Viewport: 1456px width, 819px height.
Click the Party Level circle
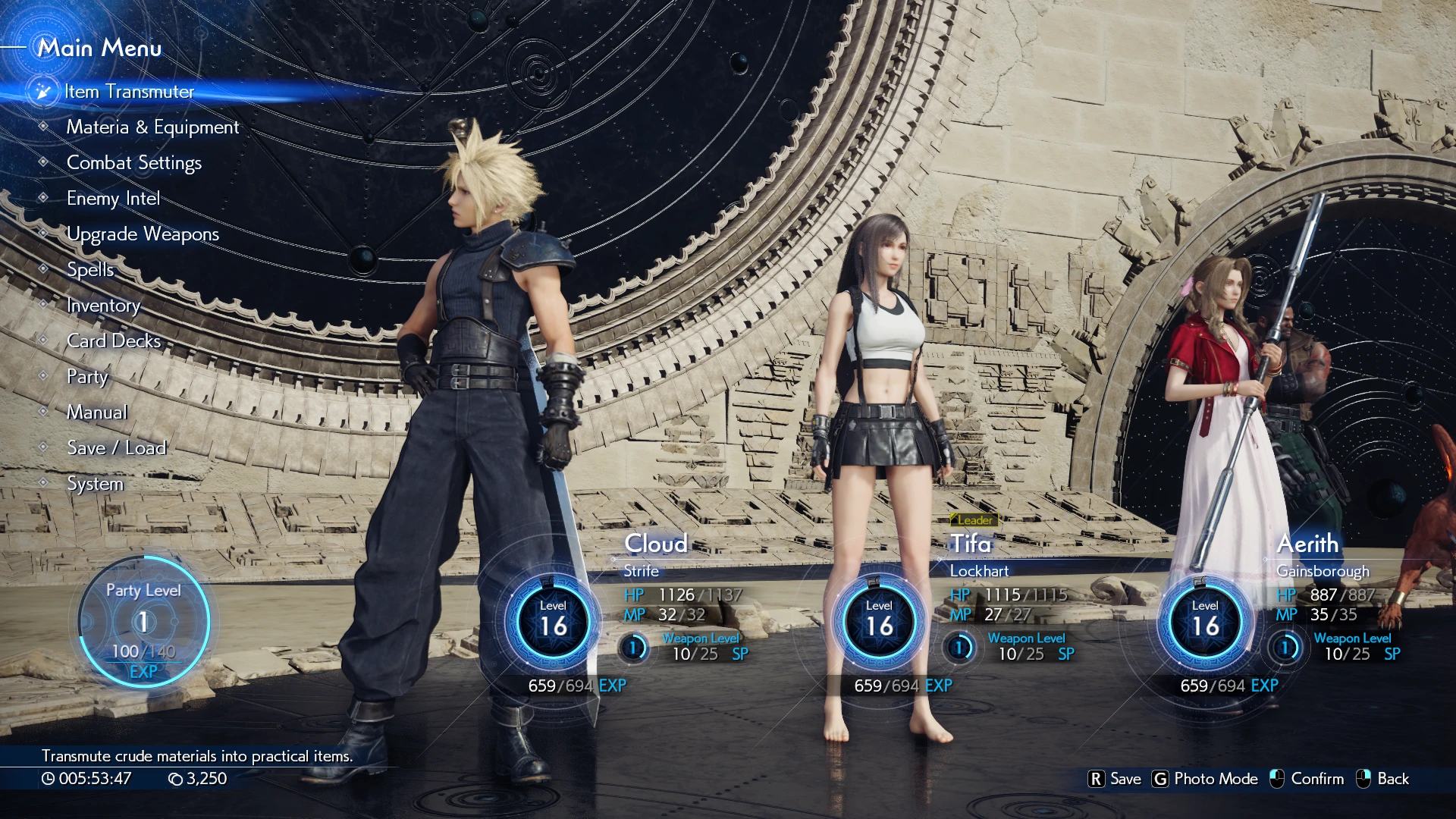(x=143, y=622)
